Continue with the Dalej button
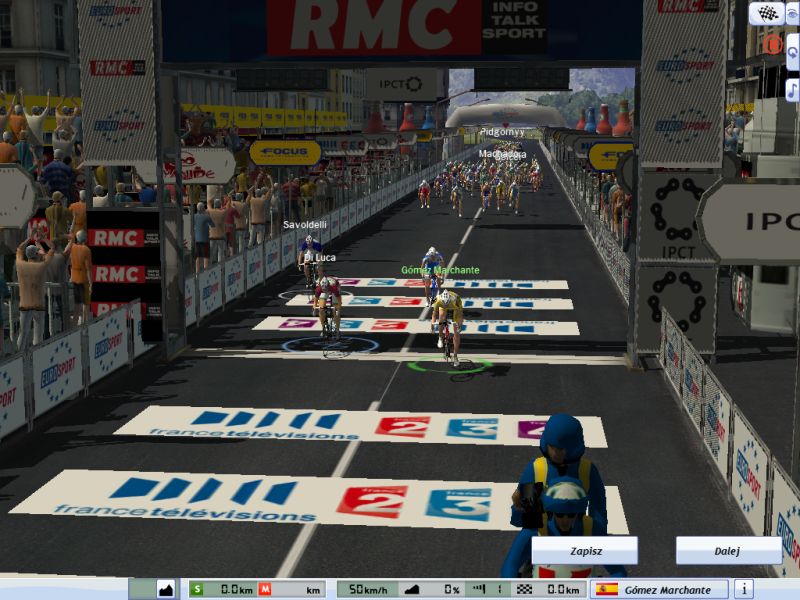Viewport: 800px width, 600px height. click(728, 551)
